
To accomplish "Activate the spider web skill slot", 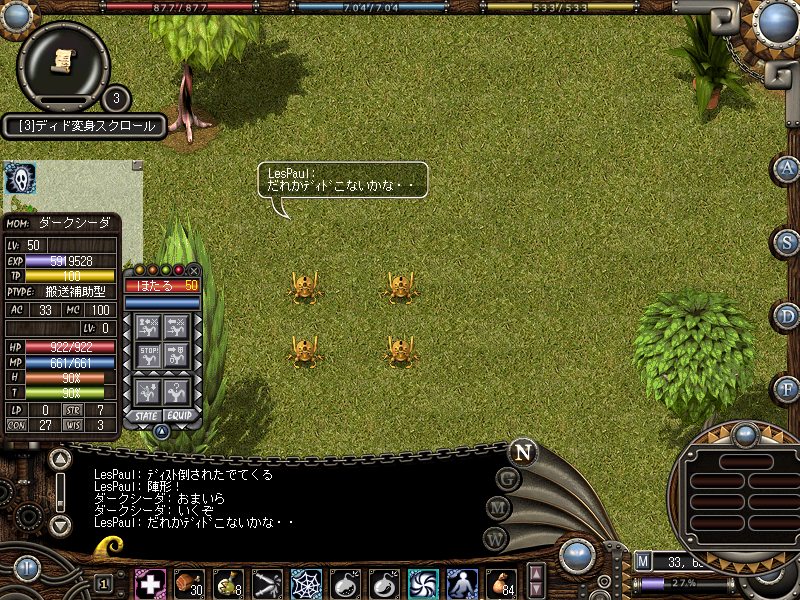I will coord(306,583).
